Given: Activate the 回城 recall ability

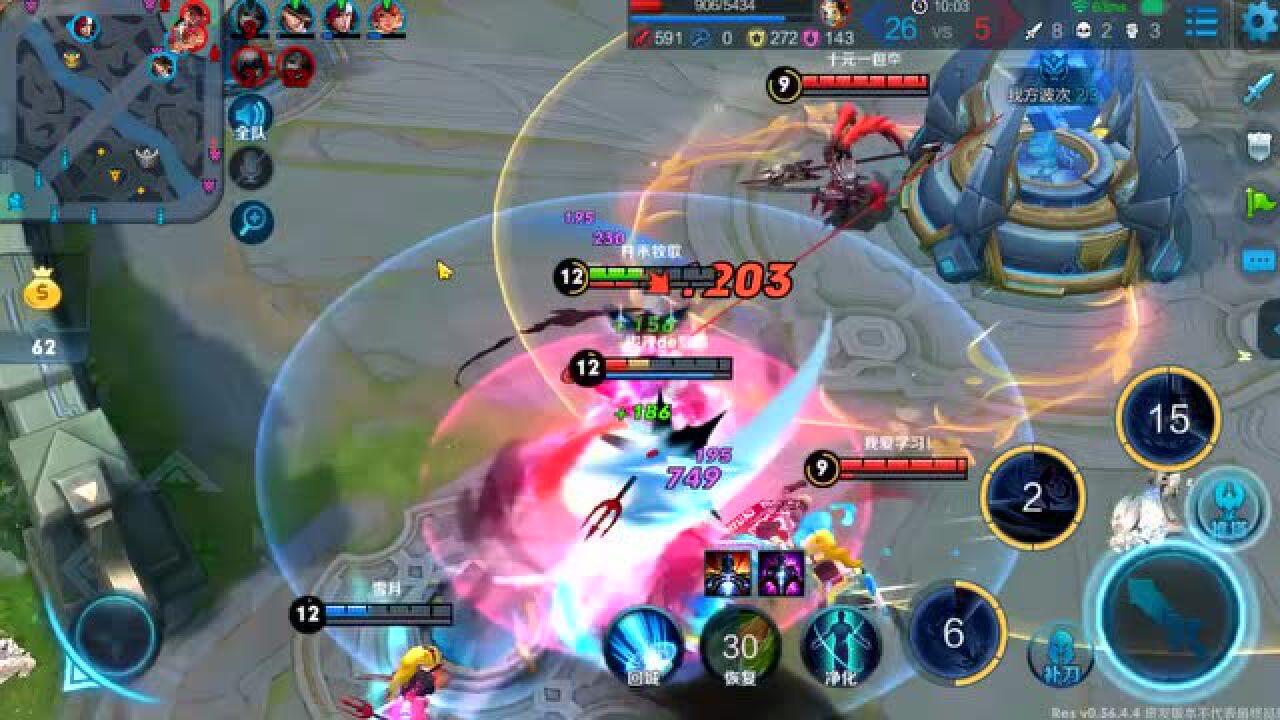Looking at the screenshot, I should [x=643, y=645].
